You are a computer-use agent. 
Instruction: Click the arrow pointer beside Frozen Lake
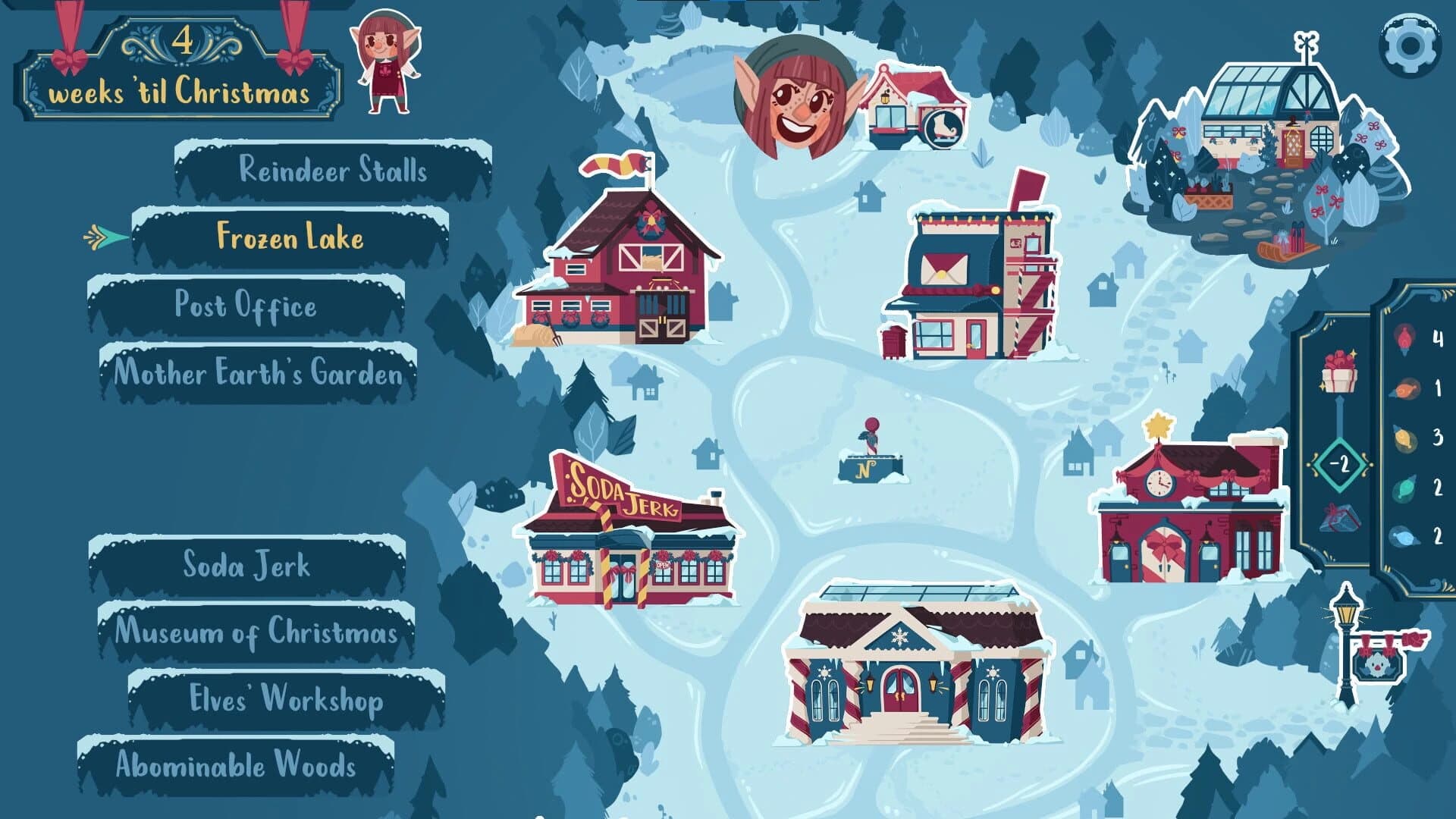(96, 237)
